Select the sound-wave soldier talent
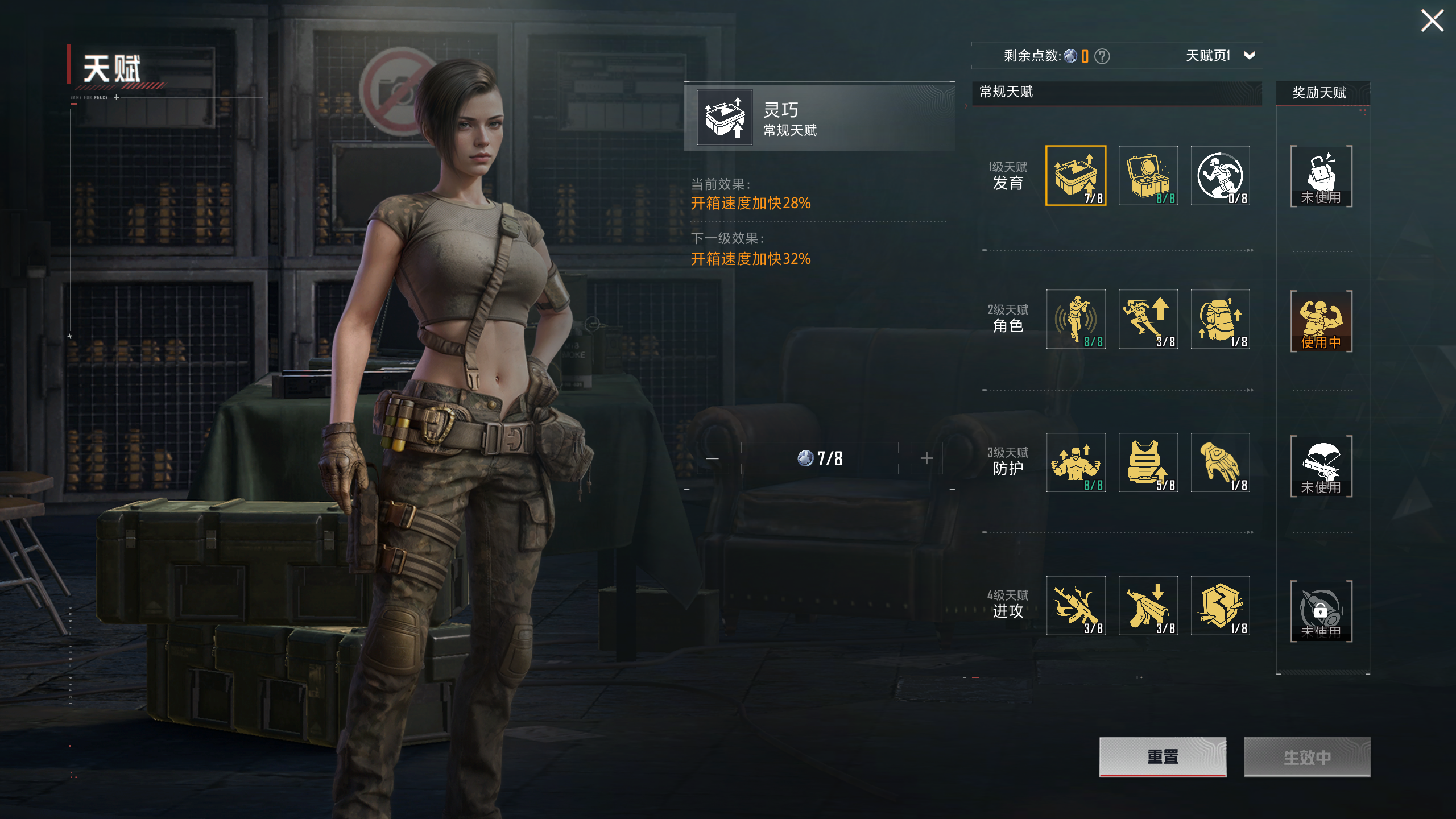Screen dimensions: 1456x819 point(1076,319)
